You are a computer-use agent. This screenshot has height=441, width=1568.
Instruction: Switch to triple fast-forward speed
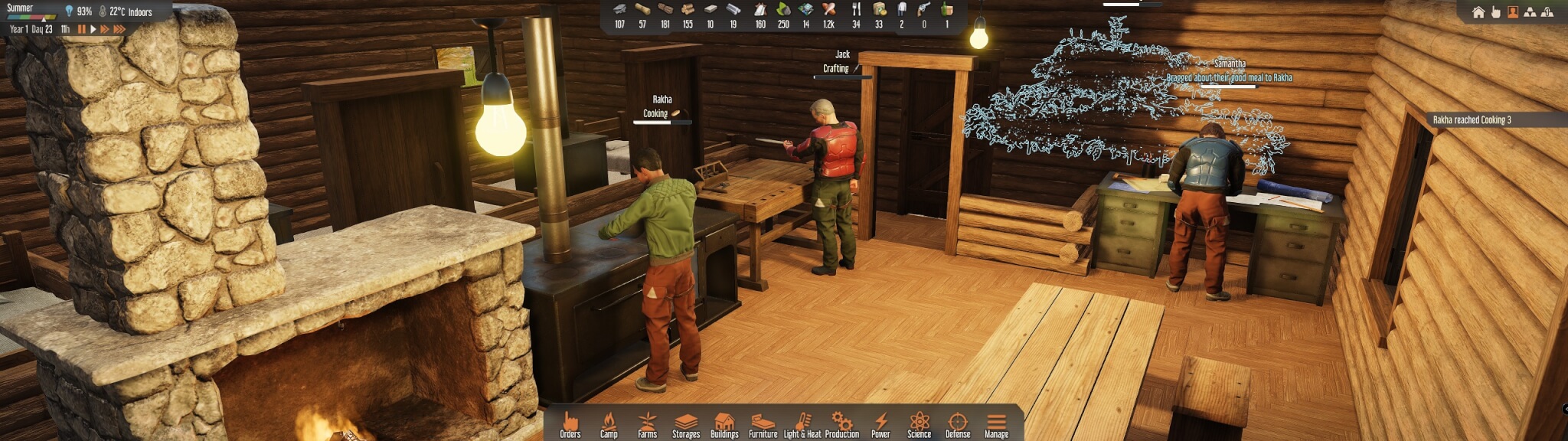[x=119, y=29]
